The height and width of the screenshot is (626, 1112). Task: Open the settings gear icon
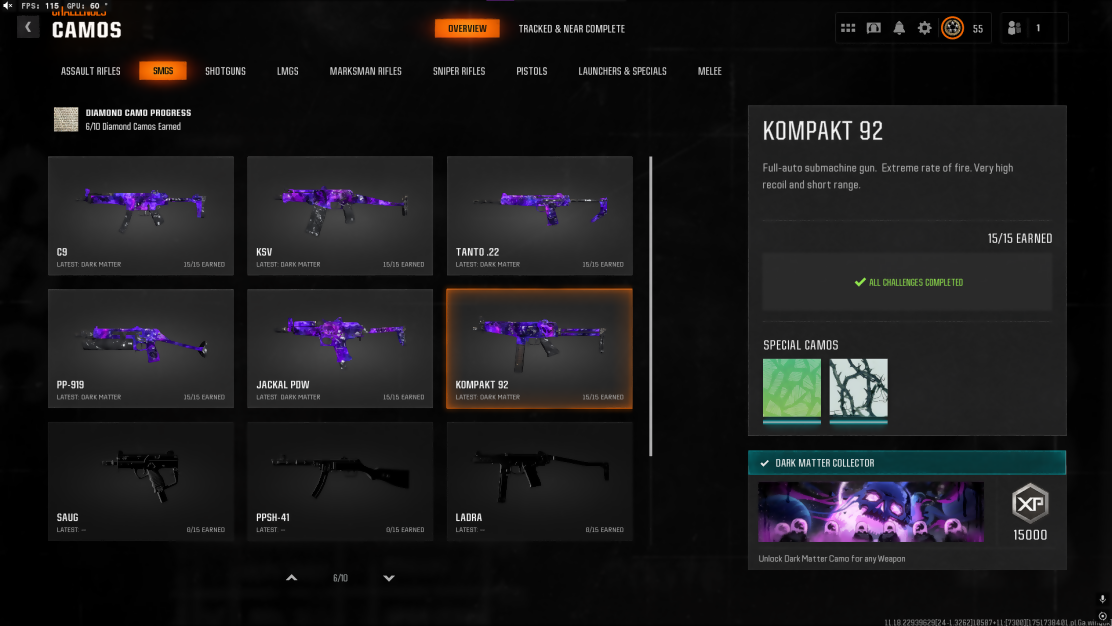(925, 28)
